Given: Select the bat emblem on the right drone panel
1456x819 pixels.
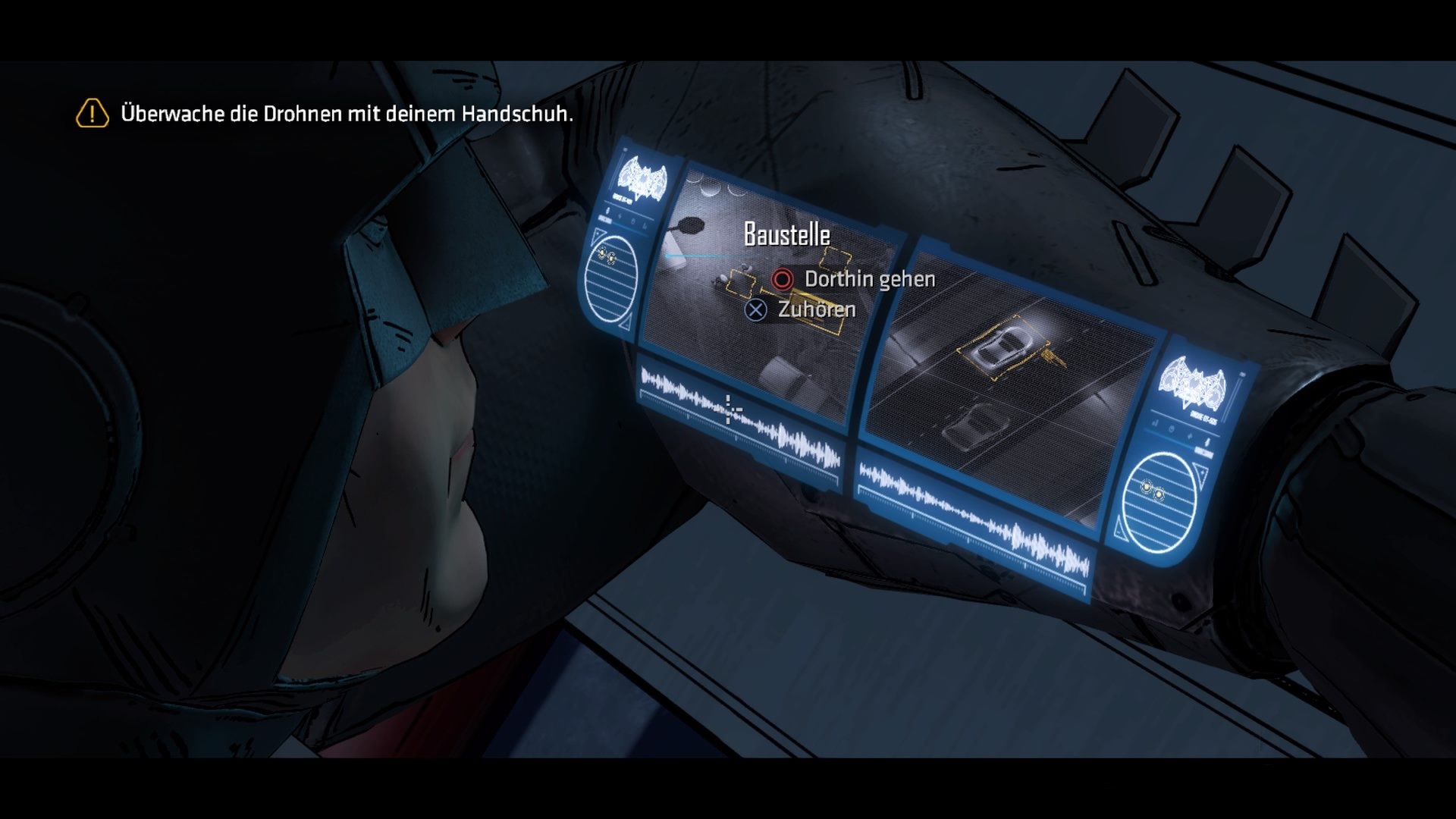Looking at the screenshot, I should [x=1193, y=381].
